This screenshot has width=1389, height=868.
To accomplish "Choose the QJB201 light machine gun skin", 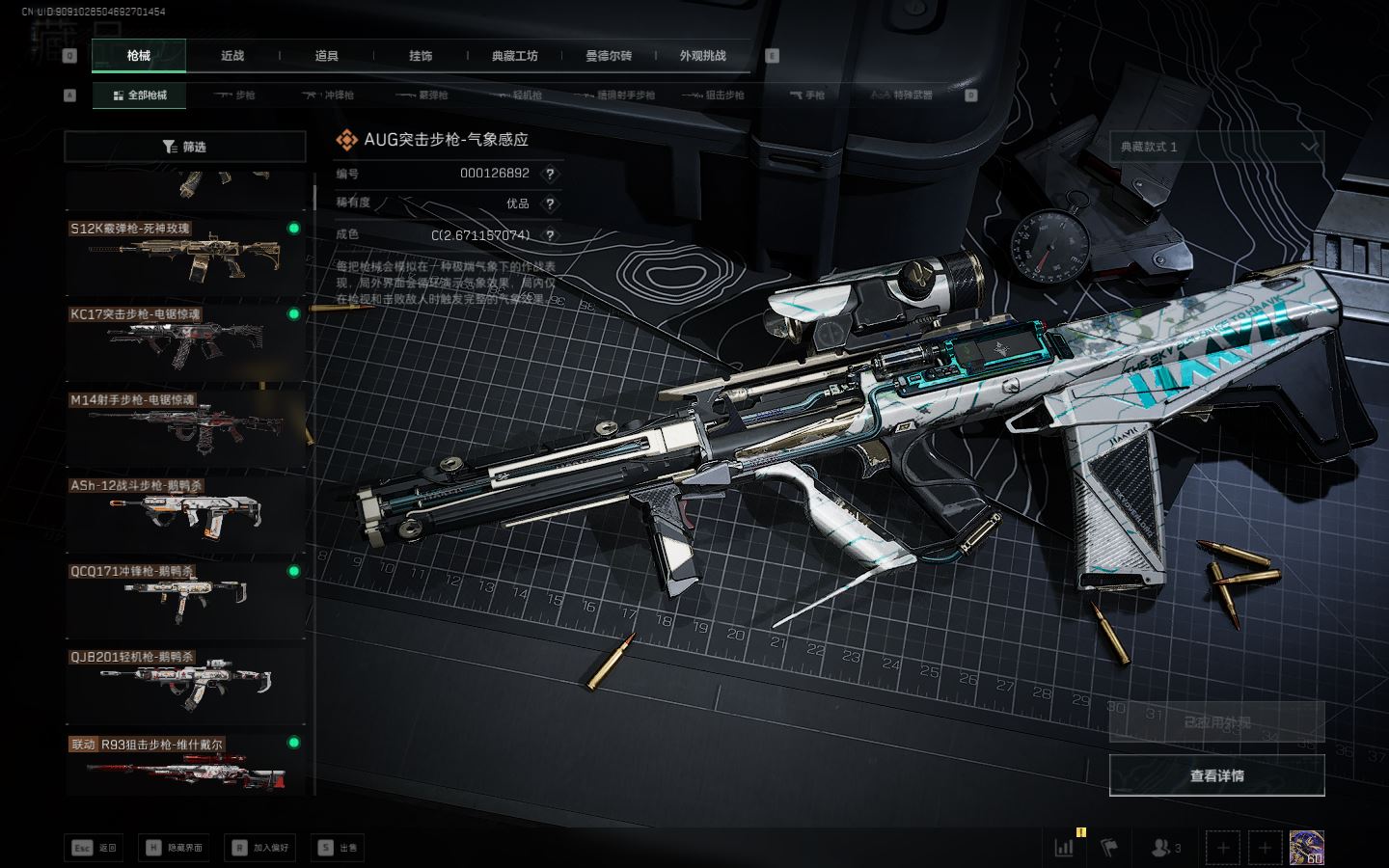I will [x=185, y=684].
